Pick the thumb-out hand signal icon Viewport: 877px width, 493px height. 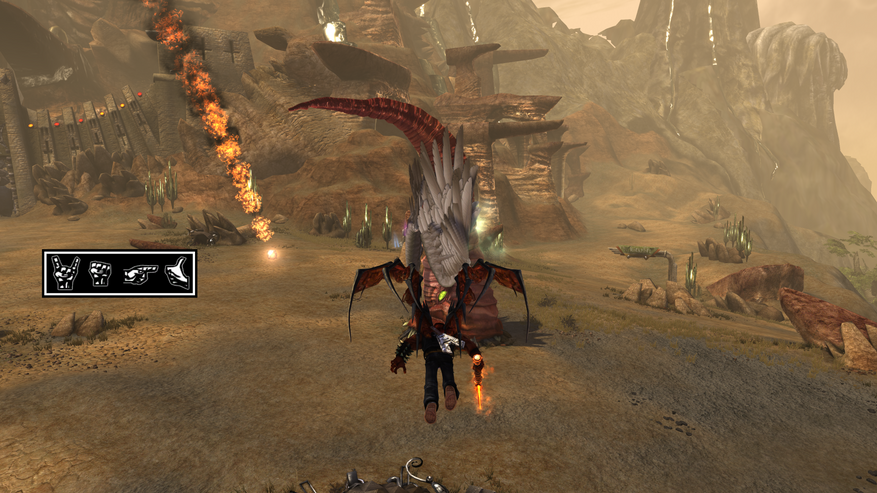tap(176, 273)
